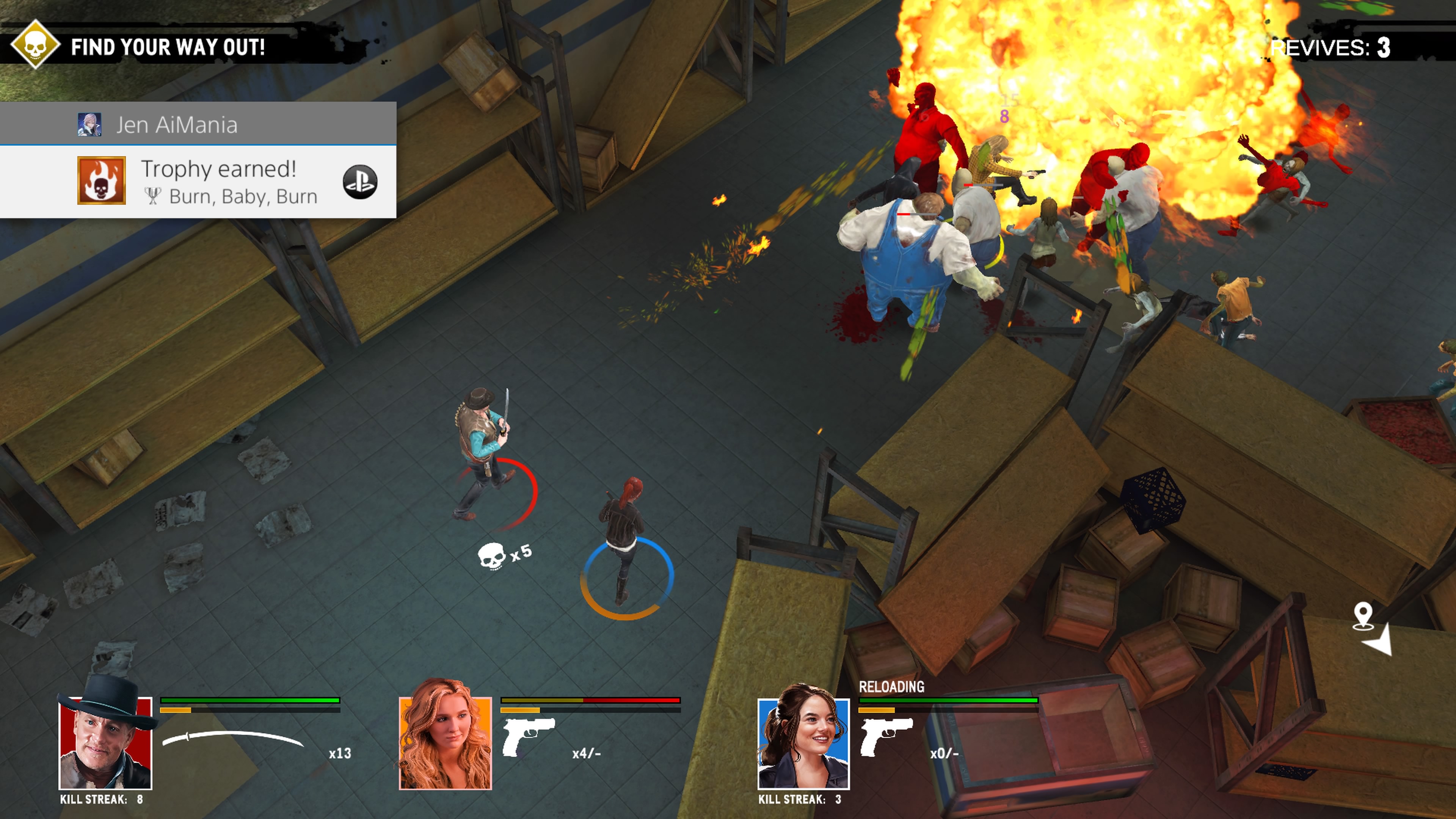The width and height of the screenshot is (1456, 819).
Task: Click the flaming skull trophy icon
Action: click(101, 180)
